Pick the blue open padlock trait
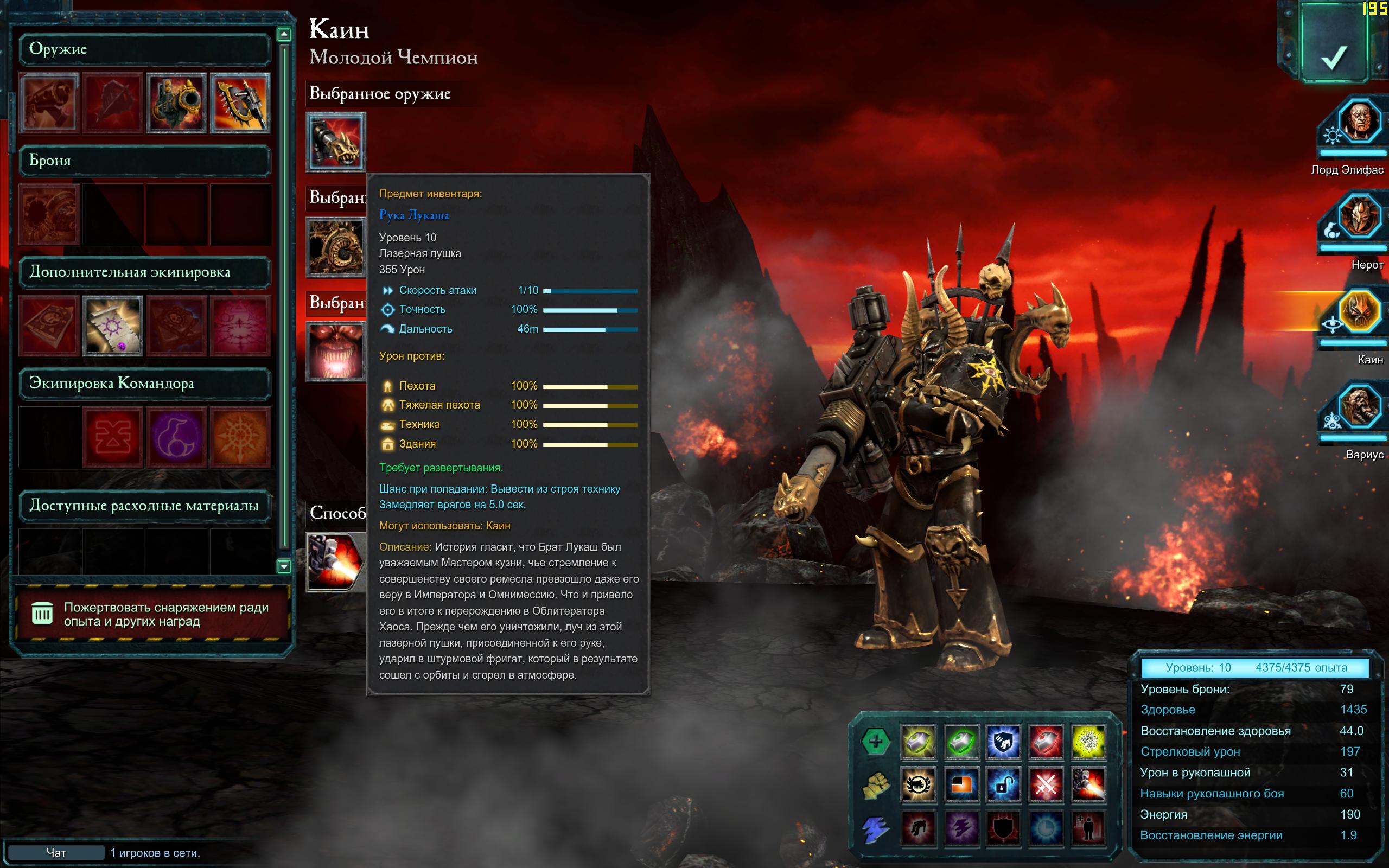 click(1003, 784)
